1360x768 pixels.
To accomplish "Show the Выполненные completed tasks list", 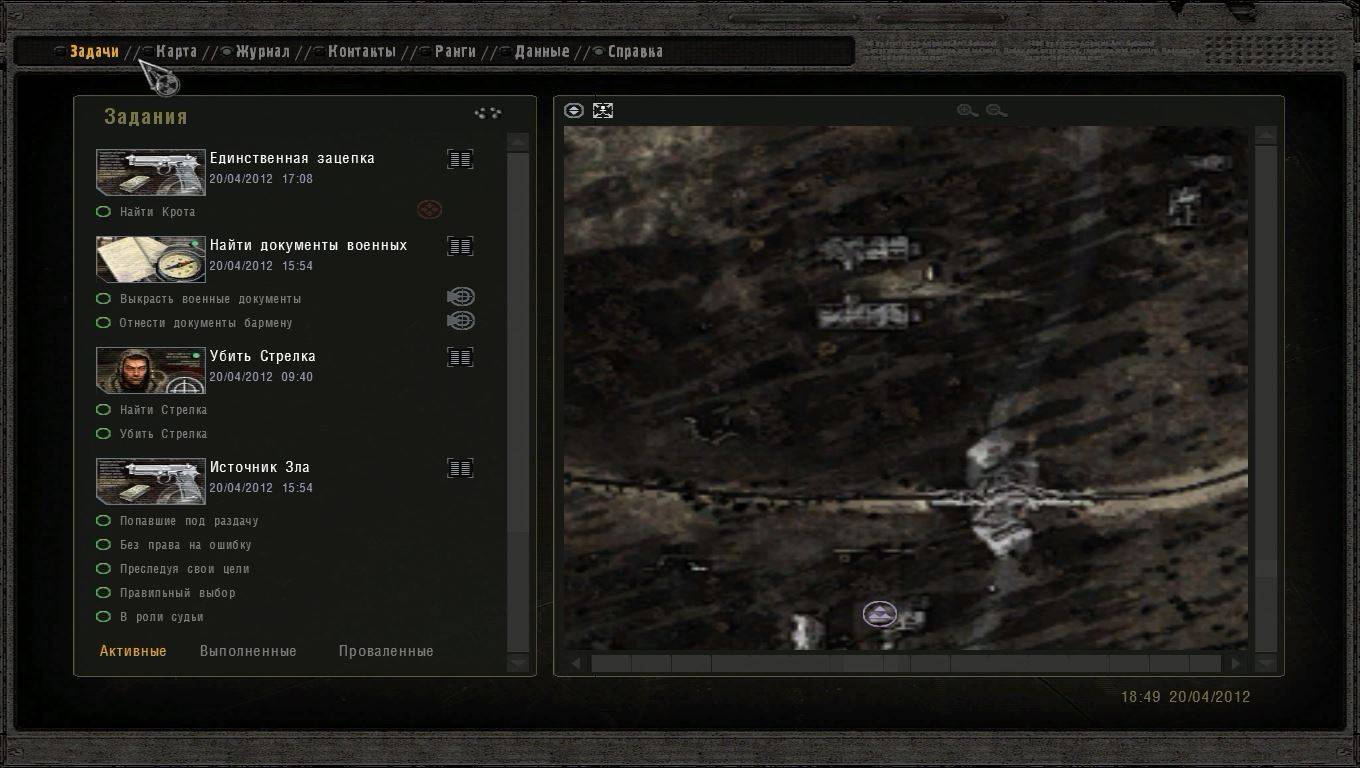I will [x=248, y=651].
